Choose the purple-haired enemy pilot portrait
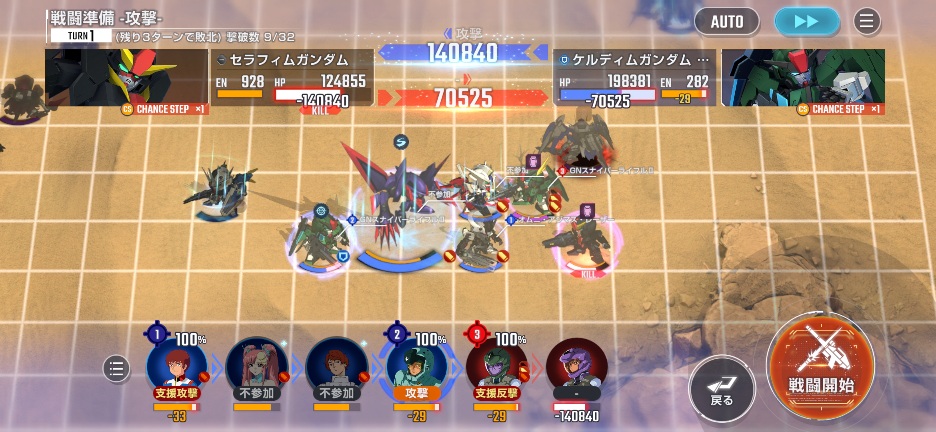936x432 pixels. point(576,366)
